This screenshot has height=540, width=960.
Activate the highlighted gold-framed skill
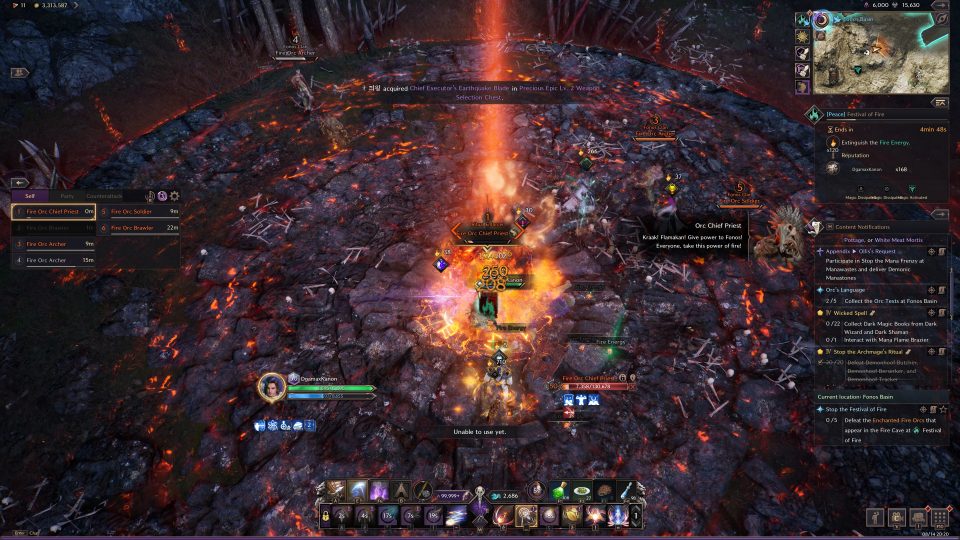[x=526, y=516]
